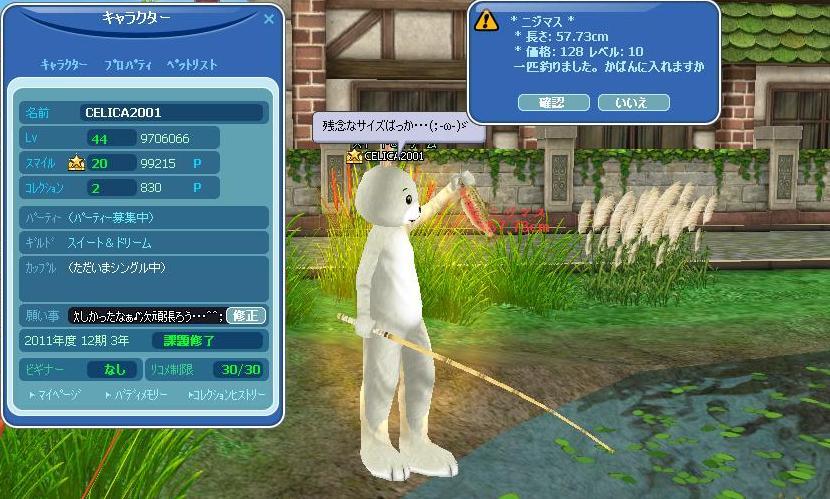Decline with the いいえ button
This screenshot has height=499, width=830.
(633, 102)
